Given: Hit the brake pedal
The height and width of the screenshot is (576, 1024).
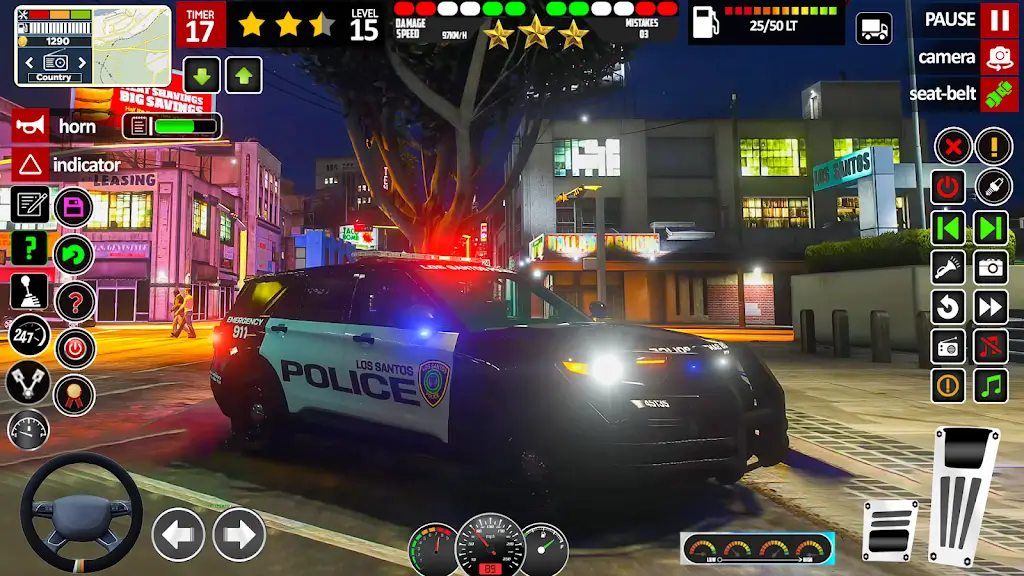Looking at the screenshot, I should pos(889,530).
